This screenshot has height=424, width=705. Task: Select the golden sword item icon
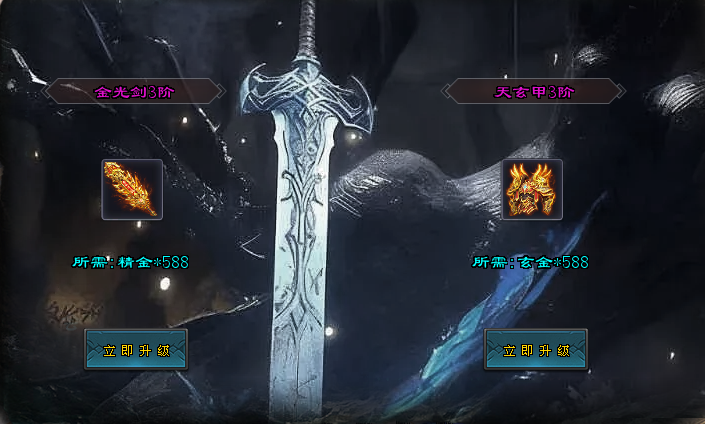(x=132, y=189)
